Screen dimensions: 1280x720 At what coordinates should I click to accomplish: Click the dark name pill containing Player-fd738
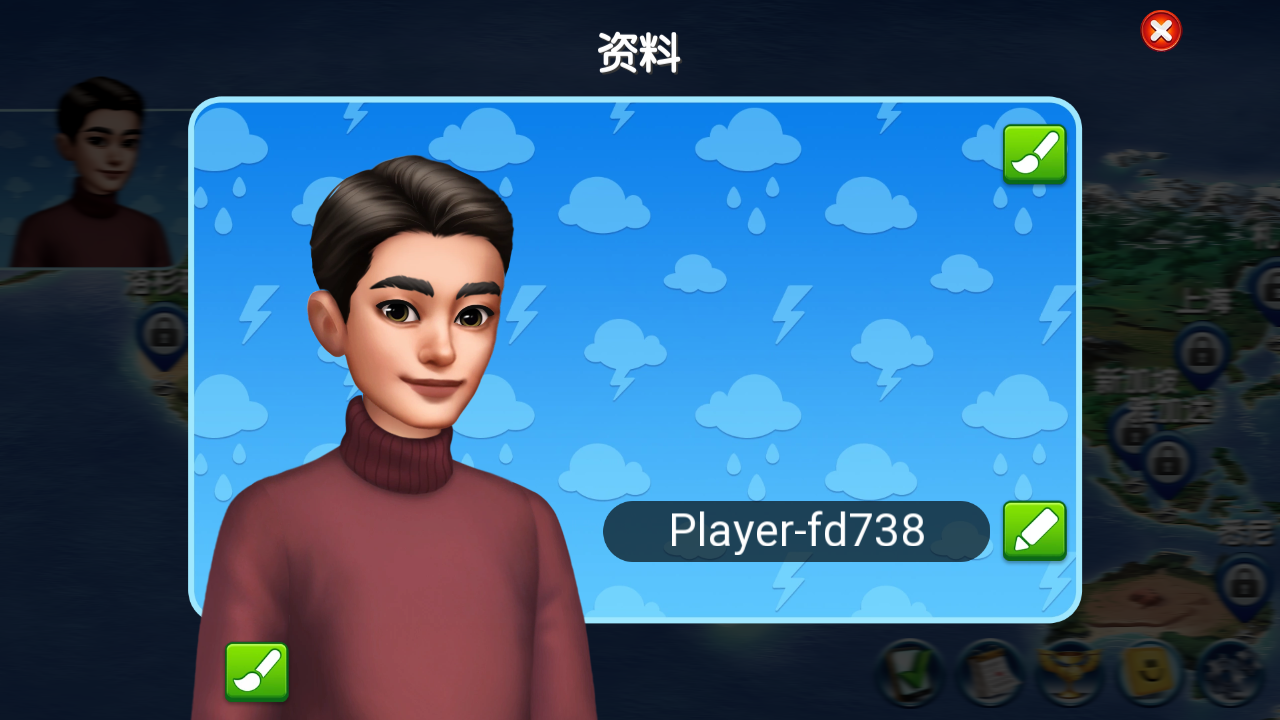[797, 531]
